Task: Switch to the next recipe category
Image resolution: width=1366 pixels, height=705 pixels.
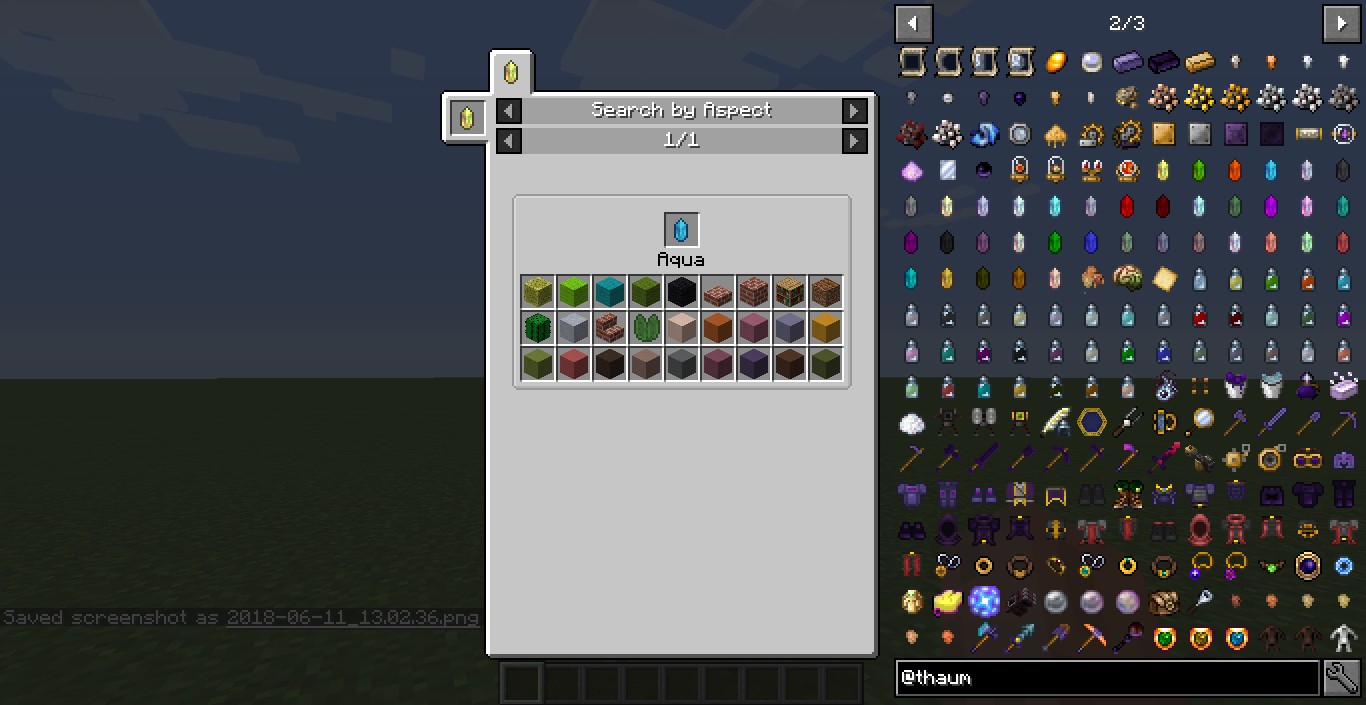Action: click(x=854, y=111)
